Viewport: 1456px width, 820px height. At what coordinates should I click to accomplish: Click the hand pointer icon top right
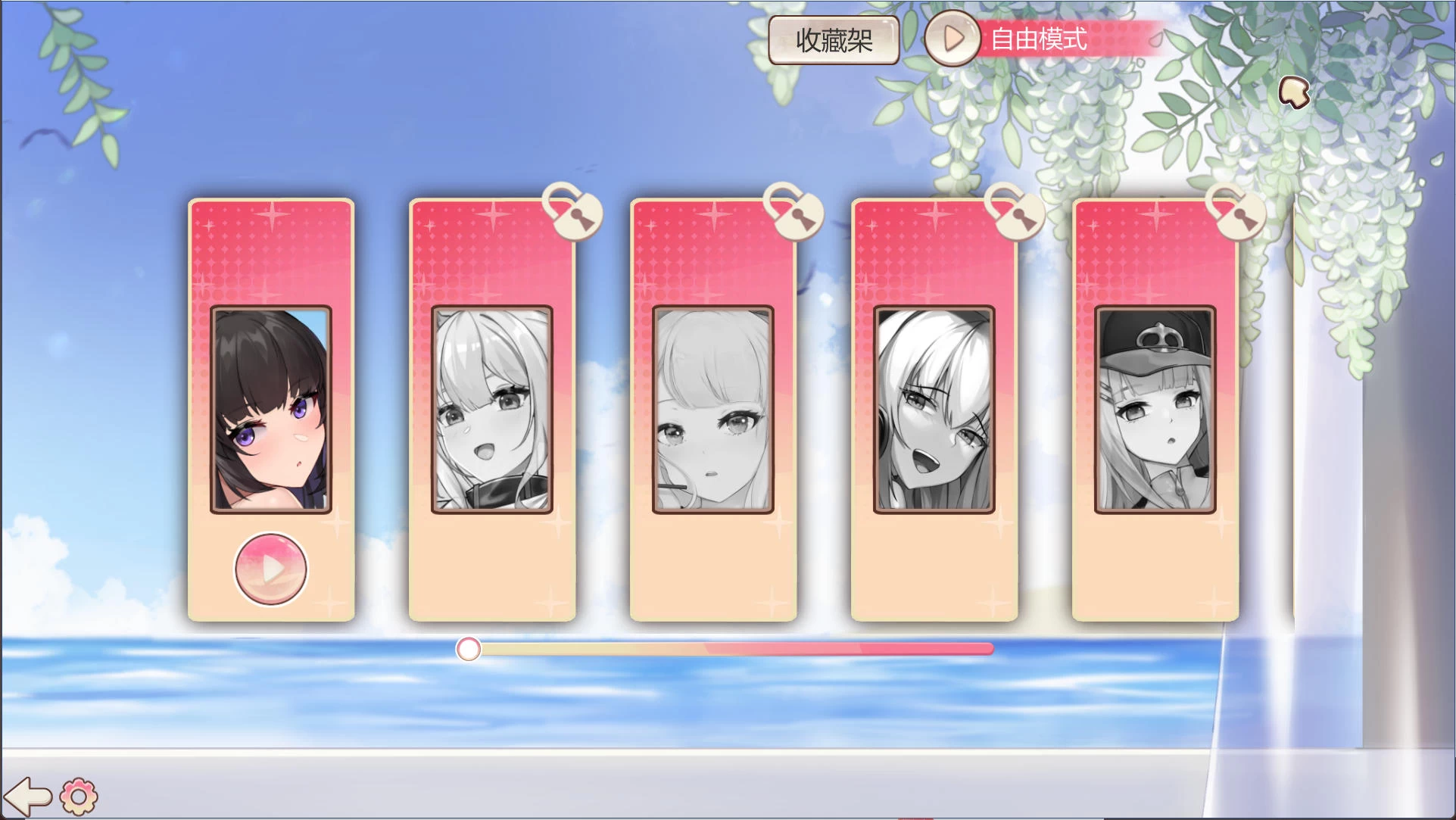(1292, 91)
